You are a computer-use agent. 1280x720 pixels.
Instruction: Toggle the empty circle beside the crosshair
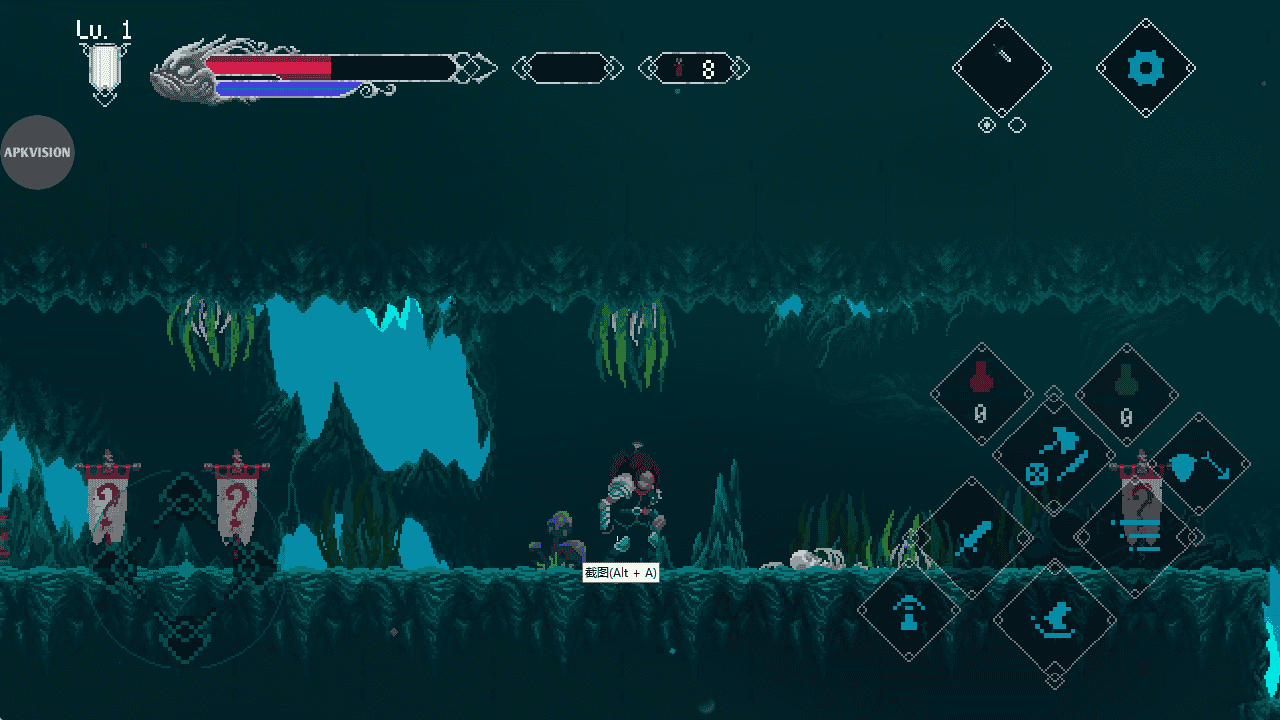pos(1017,125)
